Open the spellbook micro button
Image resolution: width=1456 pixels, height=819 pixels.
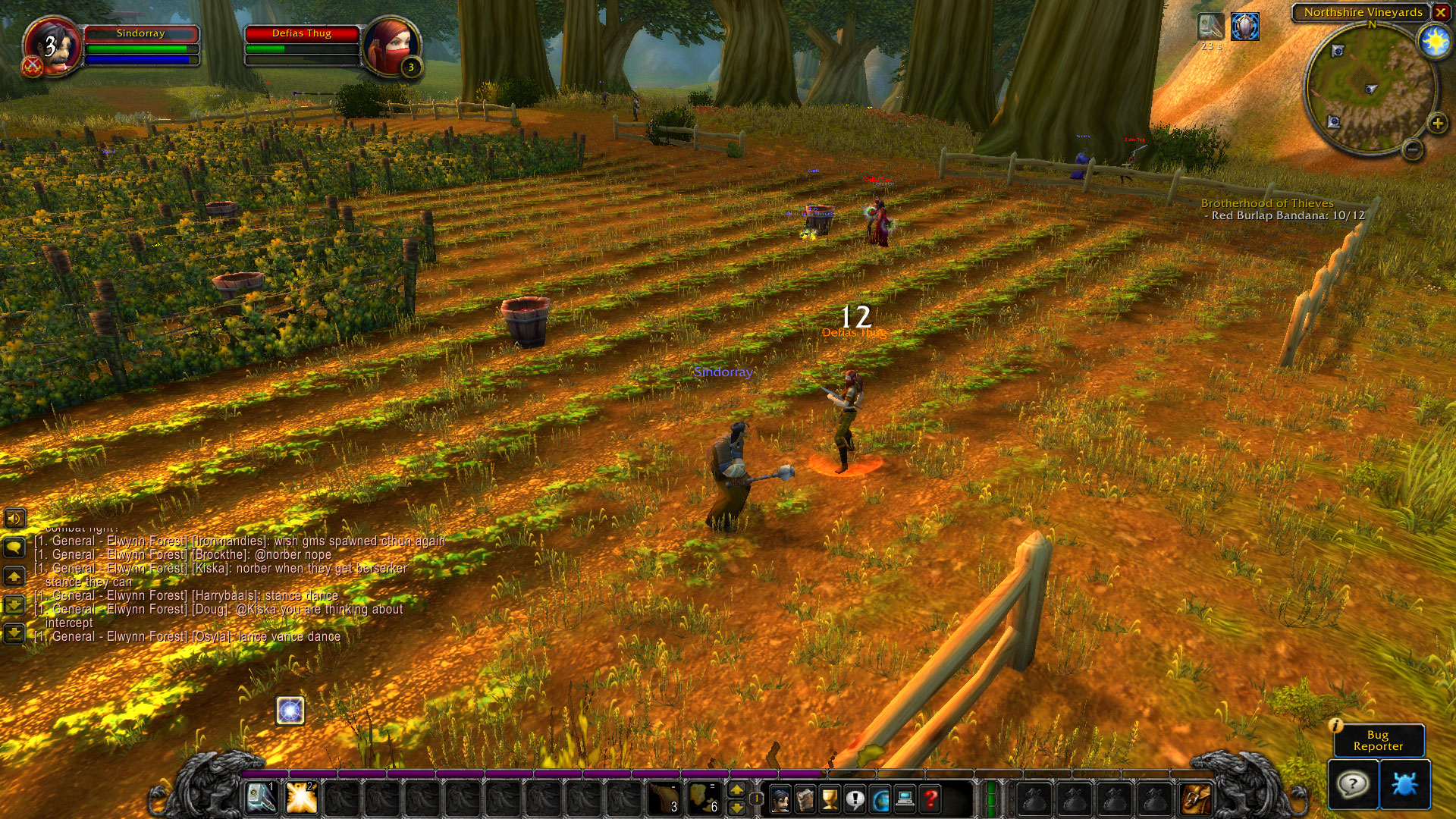tap(805, 799)
